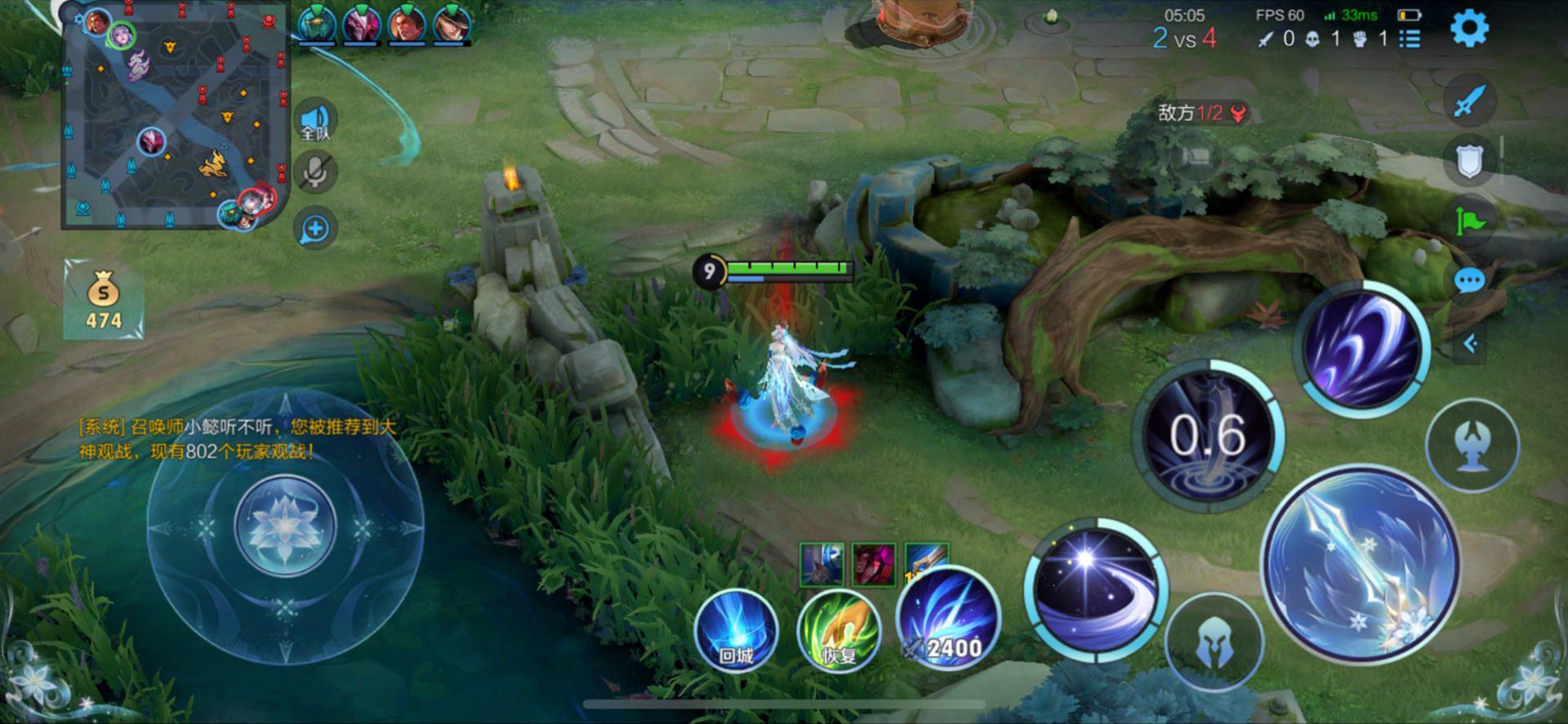Open the scoreboard list icon
The width and height of the screenshot is (1568, 724).
coord(1410,38)
